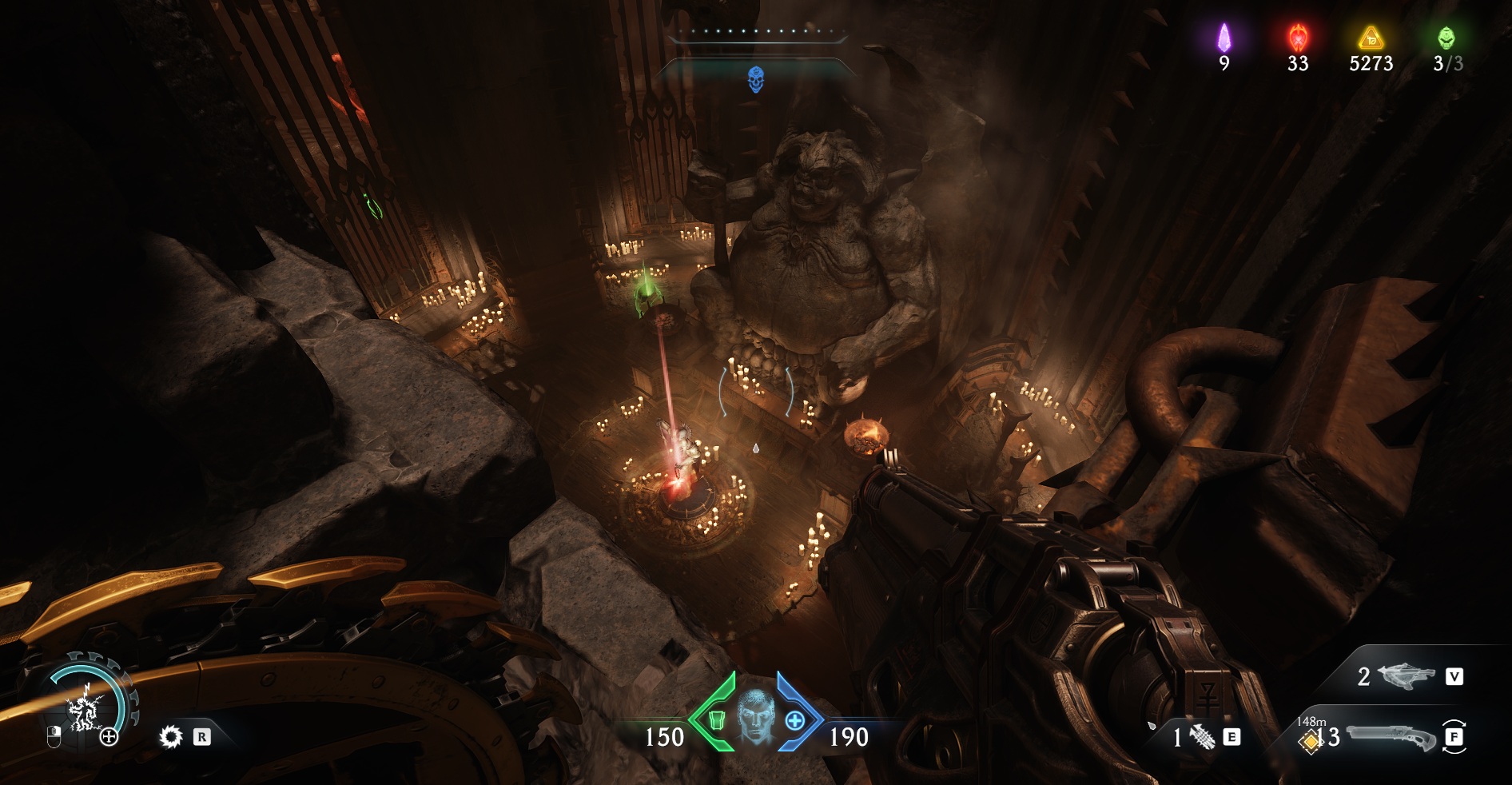Image resolution: width=1512 pixels, height=785 pixels.
Task: Choose the spiked flail melee weapon icon
Action: 1202,736
